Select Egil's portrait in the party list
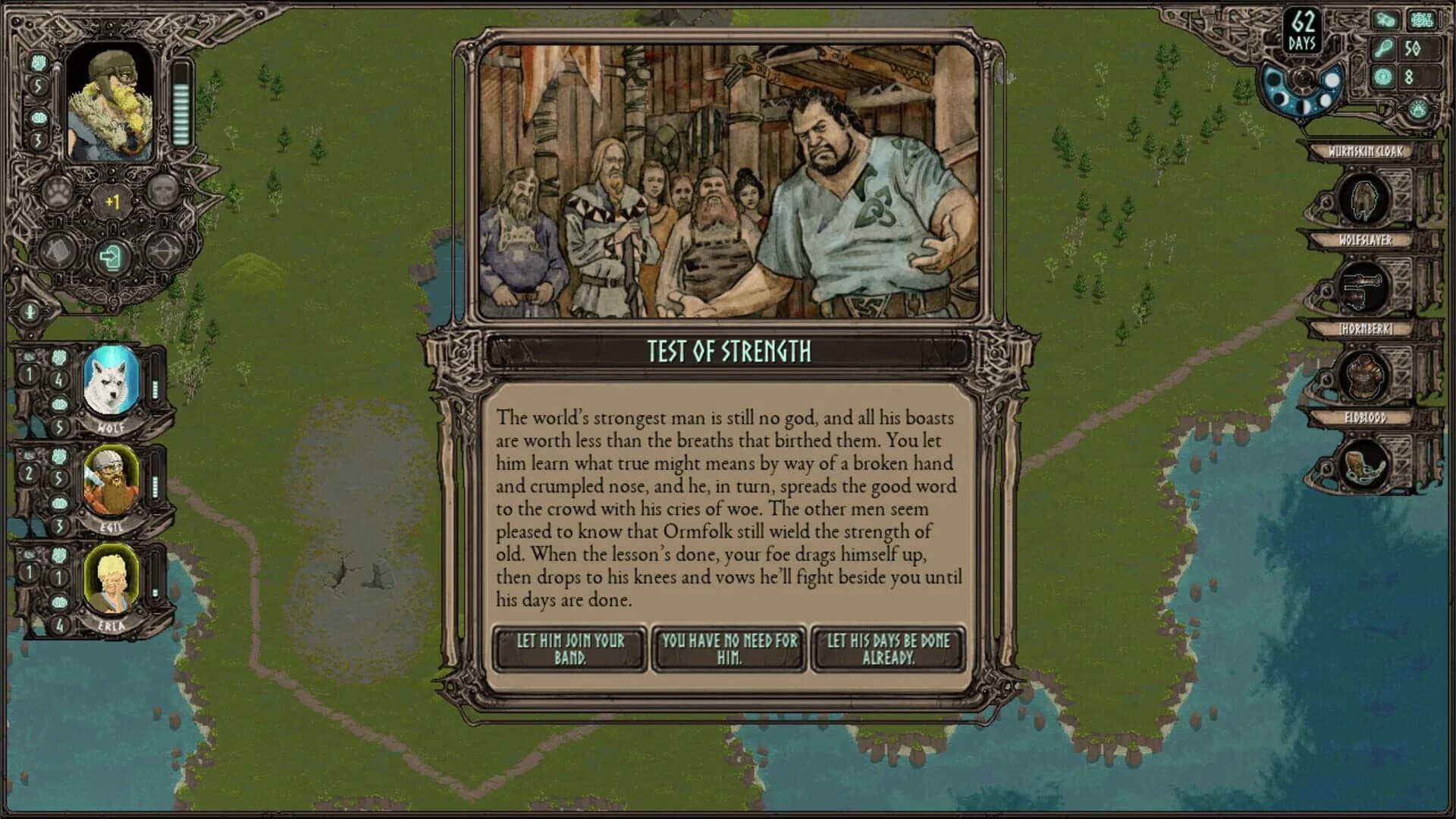The width and height of the screenshot is (1456, 819). [x=111, y=478]
